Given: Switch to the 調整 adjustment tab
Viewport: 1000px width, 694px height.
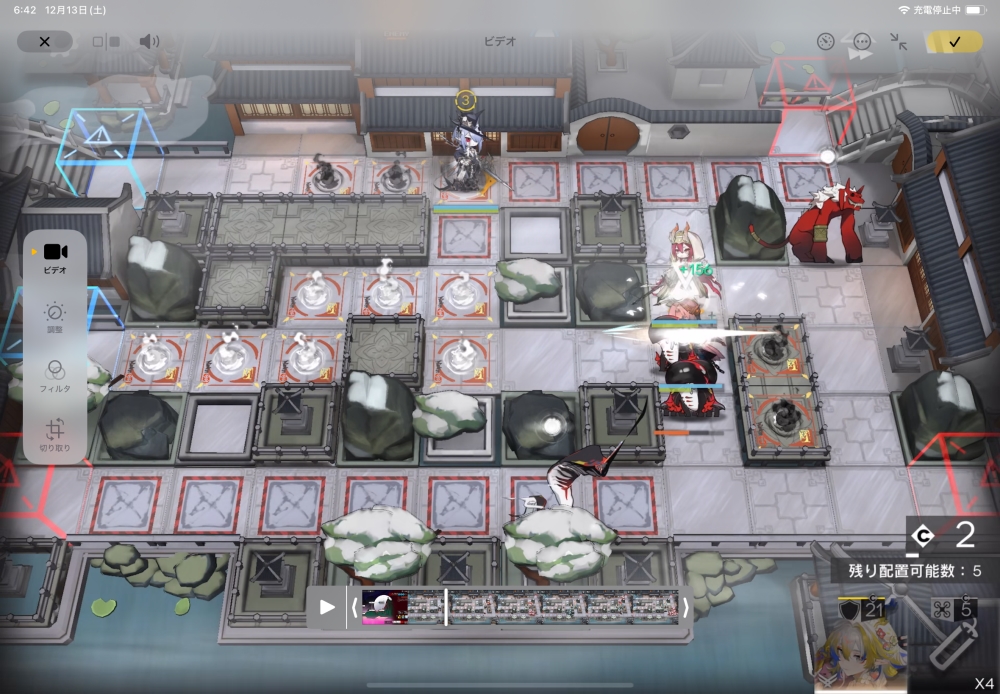Looking at the screenshot, I should click(x=55, y=319).
